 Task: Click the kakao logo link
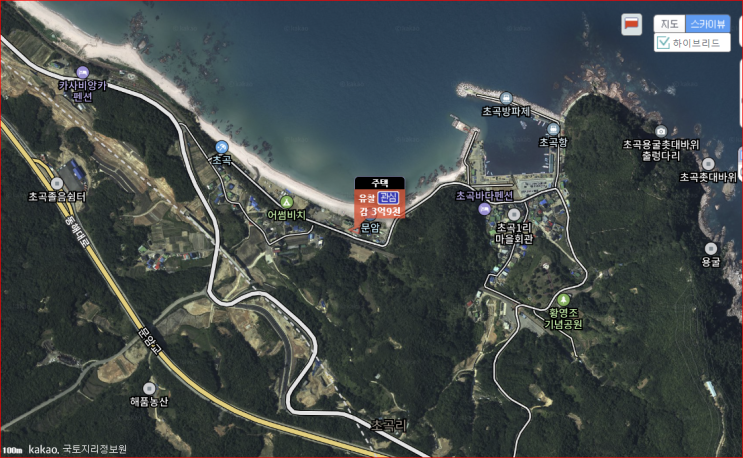tap(42, 449)
